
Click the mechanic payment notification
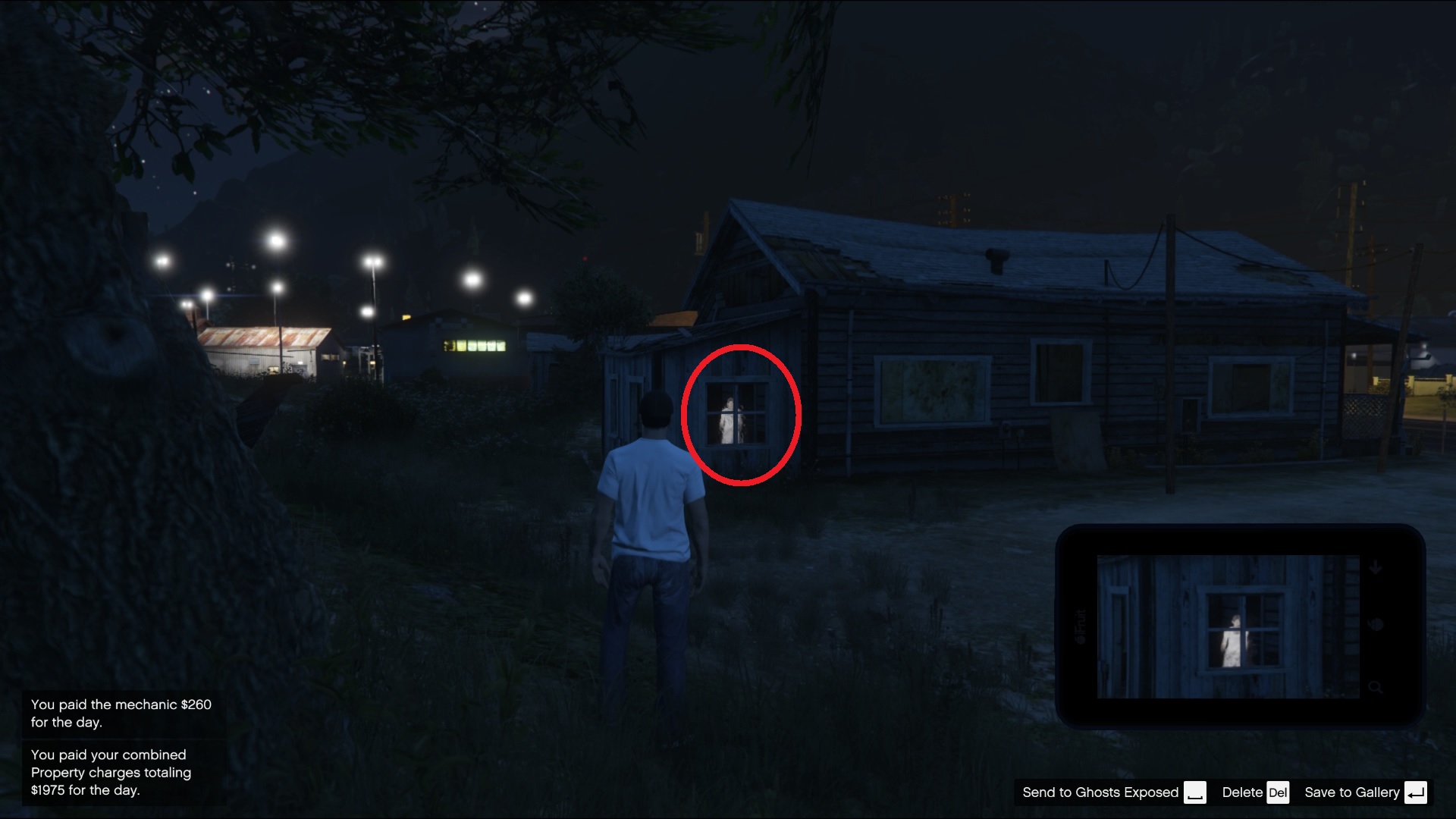(x=121, y=713)
